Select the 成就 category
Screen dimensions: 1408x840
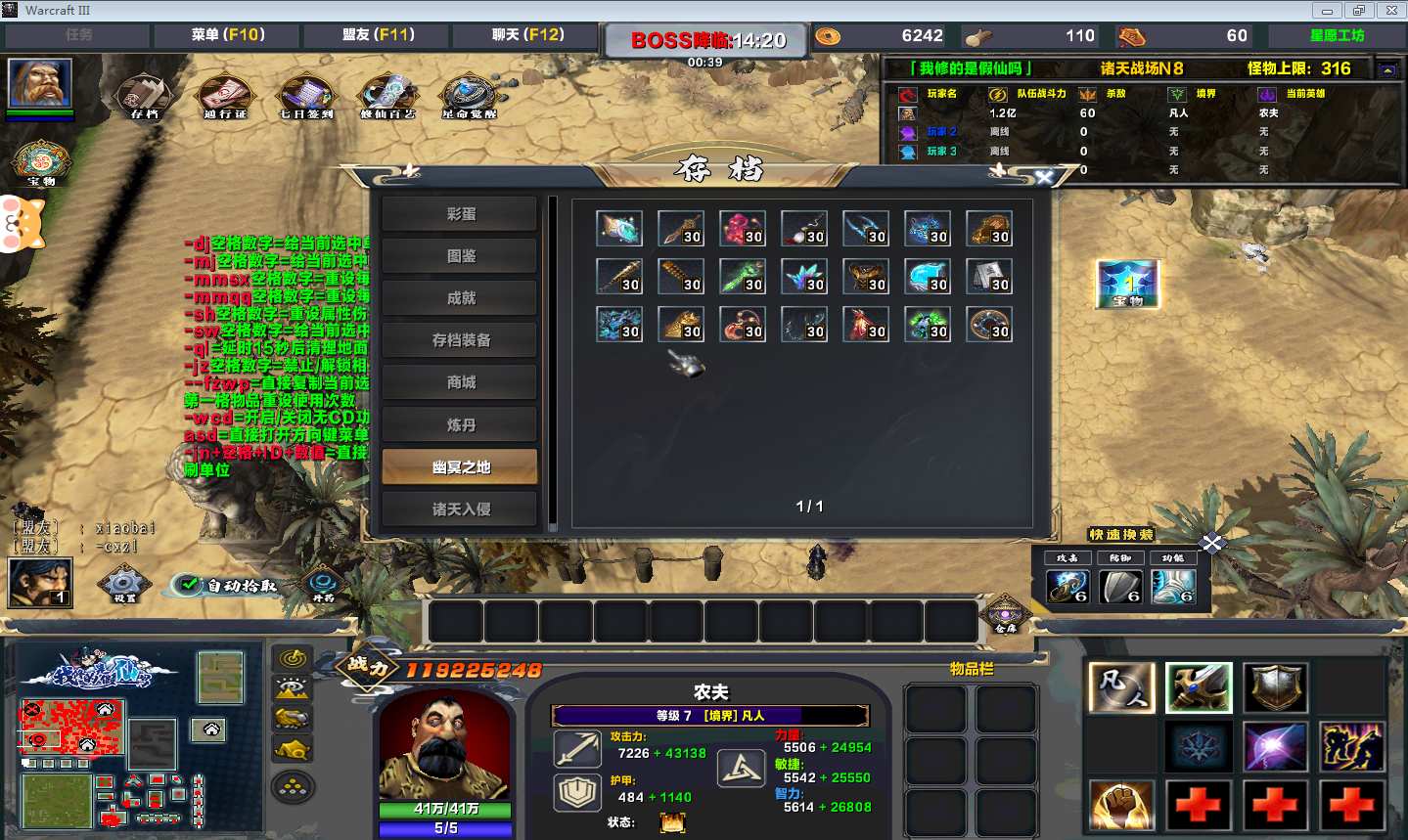tap(460, 298)
